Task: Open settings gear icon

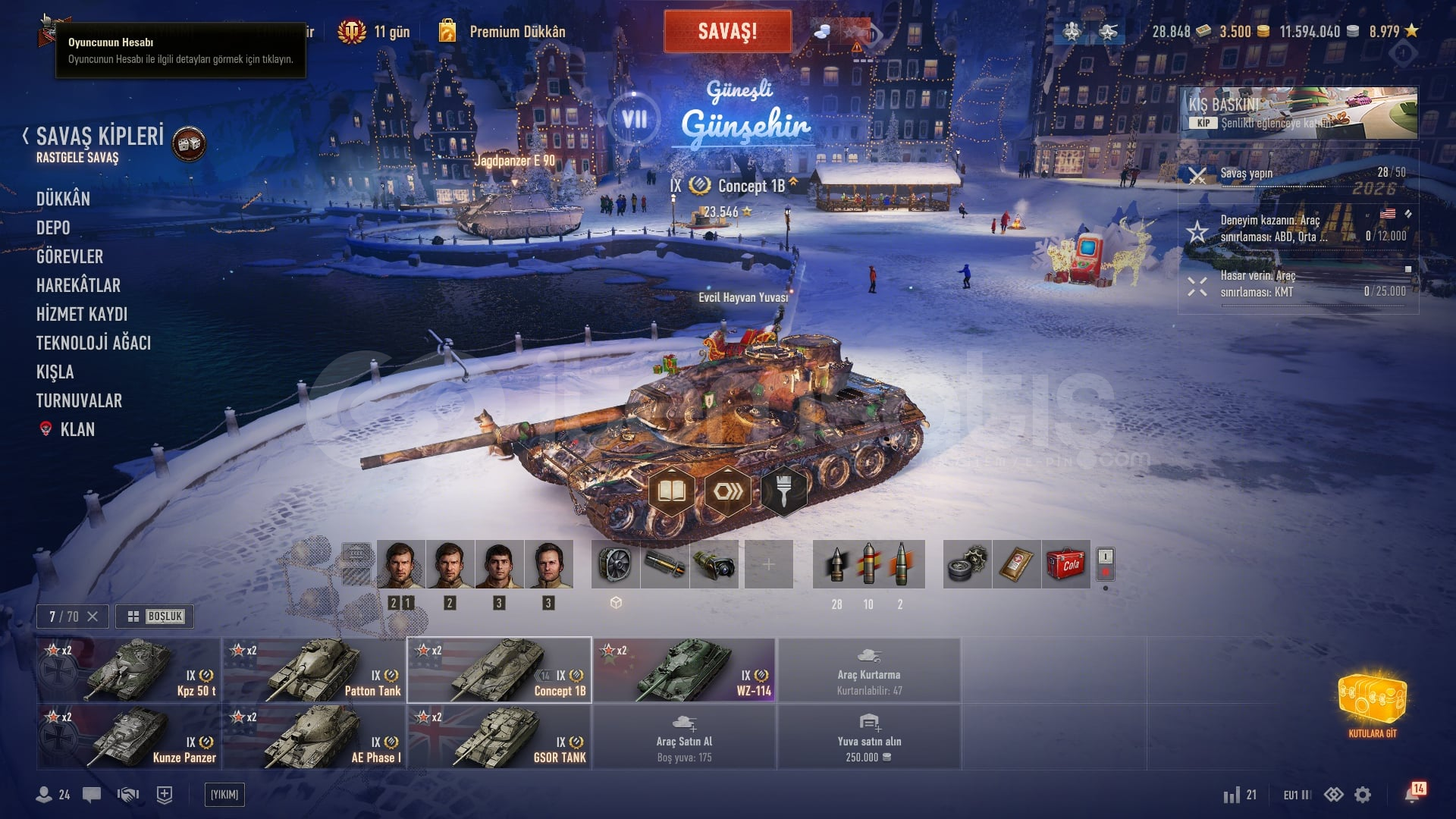Action: [1363, 795]
